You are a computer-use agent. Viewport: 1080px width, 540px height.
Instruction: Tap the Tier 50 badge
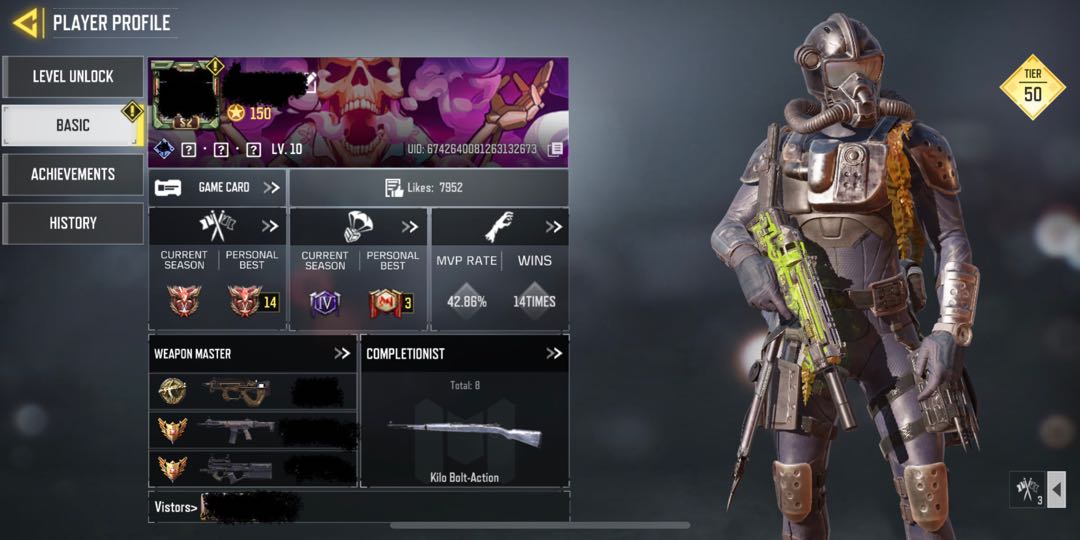point(1032,87)
